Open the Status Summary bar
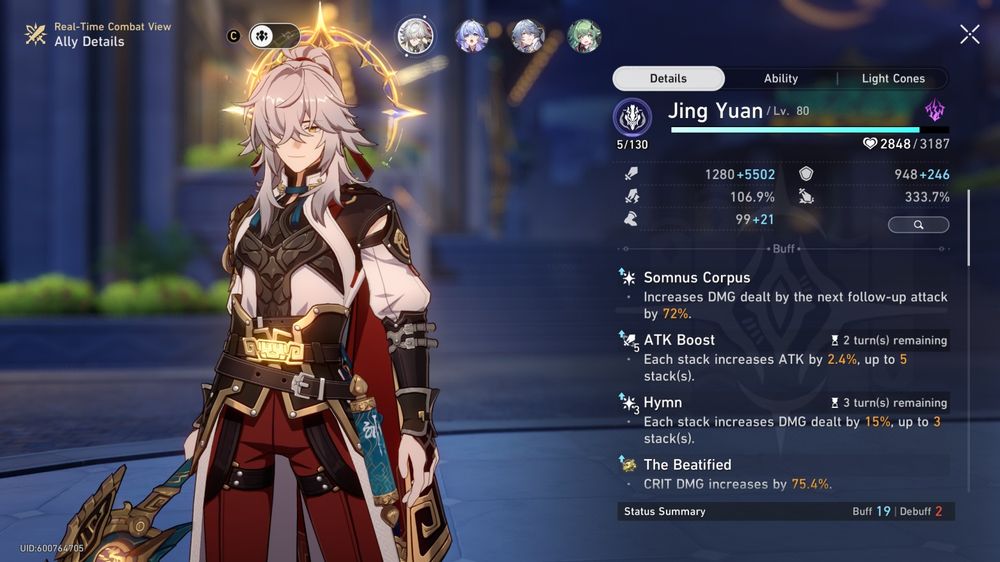 783,511
